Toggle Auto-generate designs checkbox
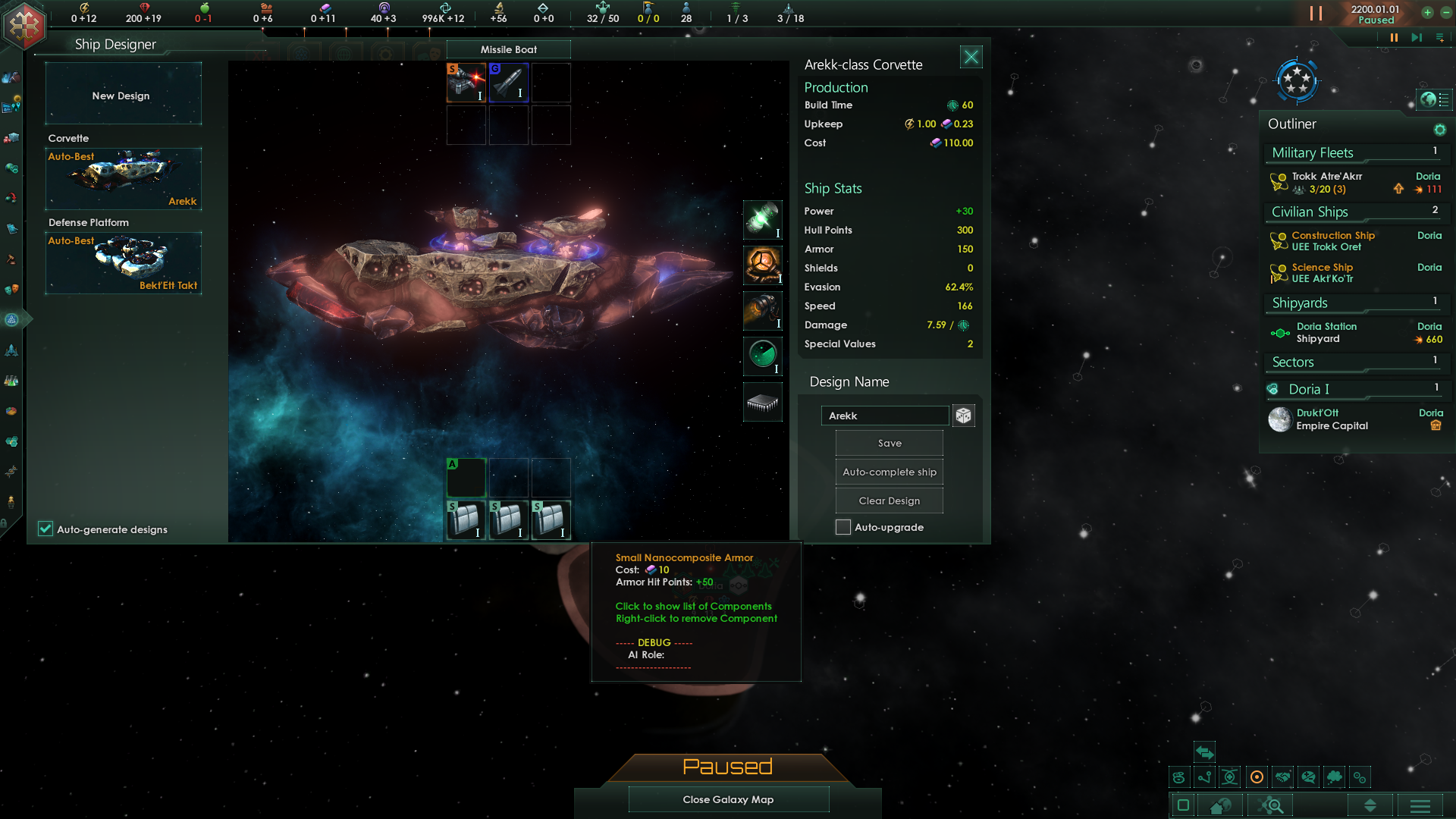Screen dimensions: 1456x819 45,529
